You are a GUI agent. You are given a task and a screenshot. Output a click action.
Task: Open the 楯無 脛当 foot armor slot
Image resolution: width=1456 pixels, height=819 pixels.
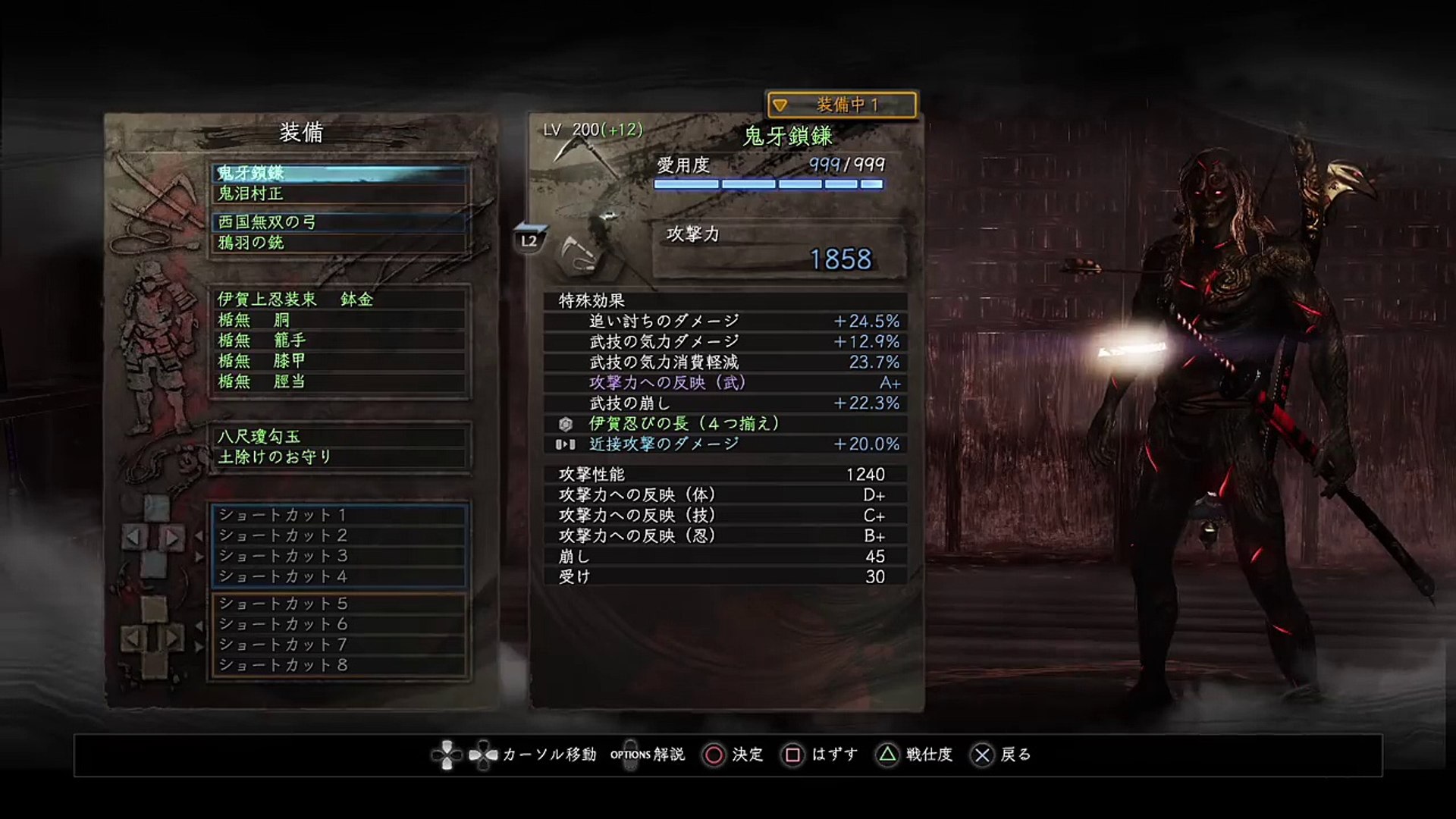pos(339,381)
